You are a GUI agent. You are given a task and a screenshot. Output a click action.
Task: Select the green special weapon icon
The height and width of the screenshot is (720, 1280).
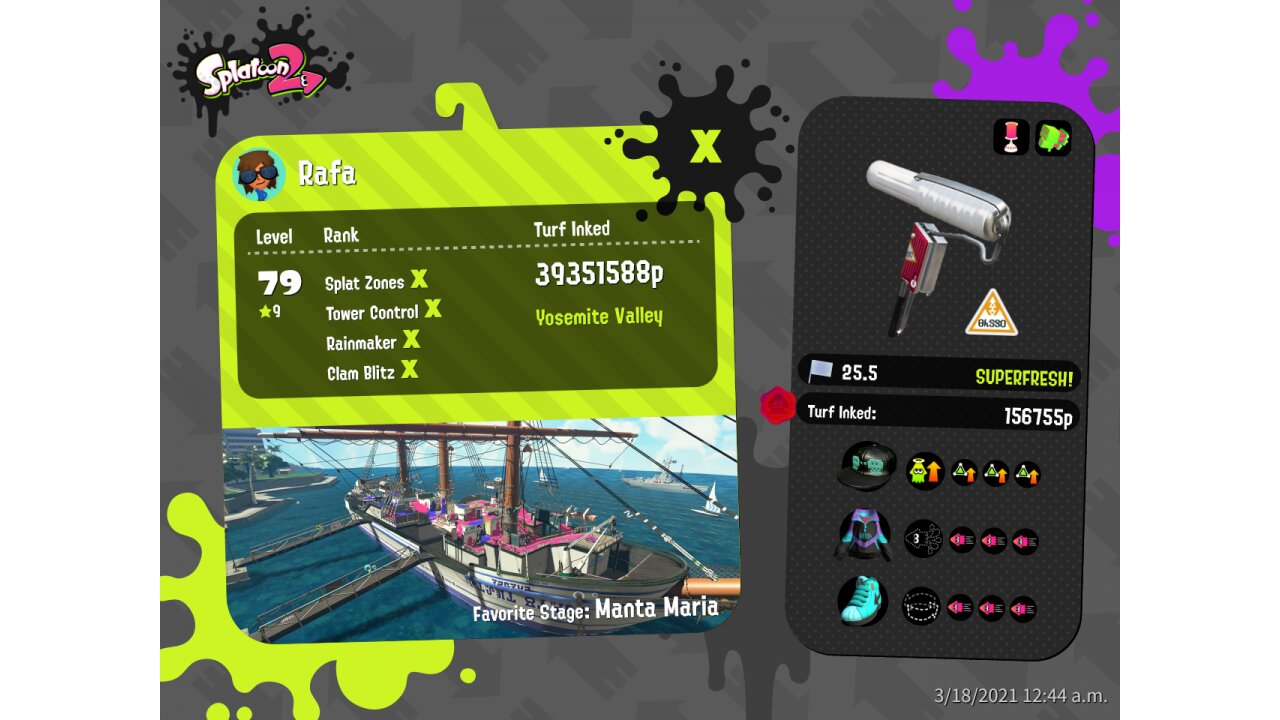tap(1052, 138)
